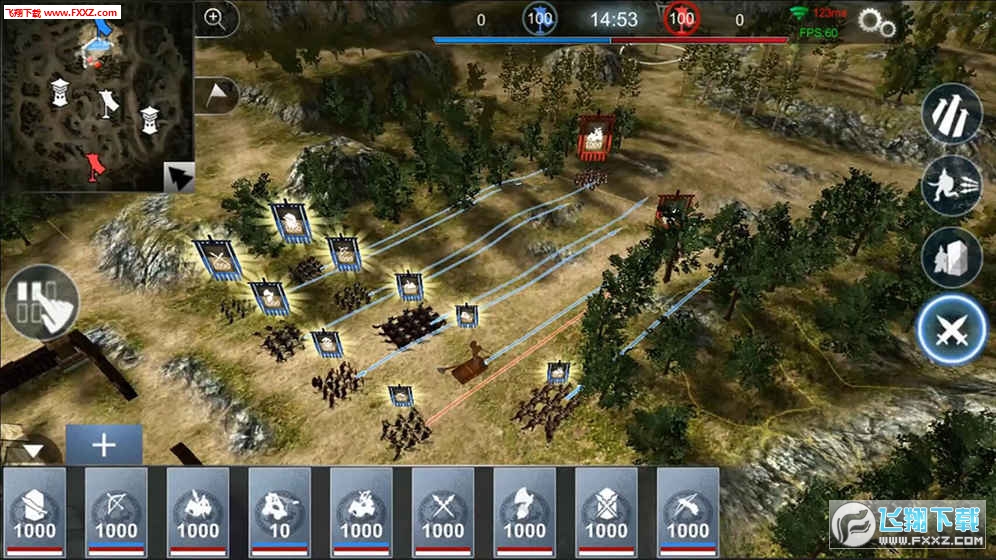
Task: Select the archer bow unit card
Action: coord(116,512)
